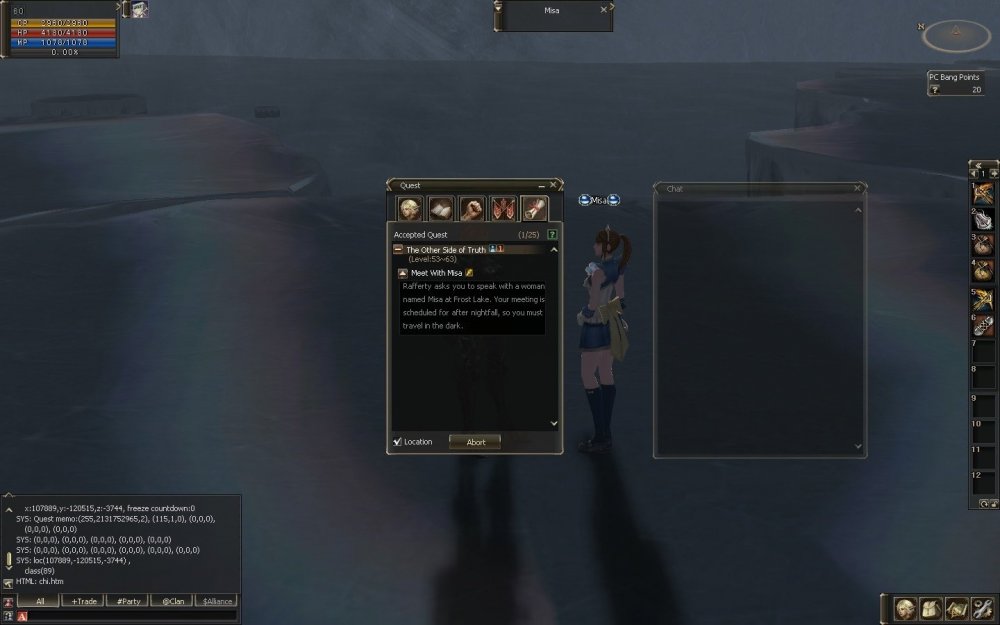
Task: Use the item in shortcut slot 1
Action: coord(984,192)
